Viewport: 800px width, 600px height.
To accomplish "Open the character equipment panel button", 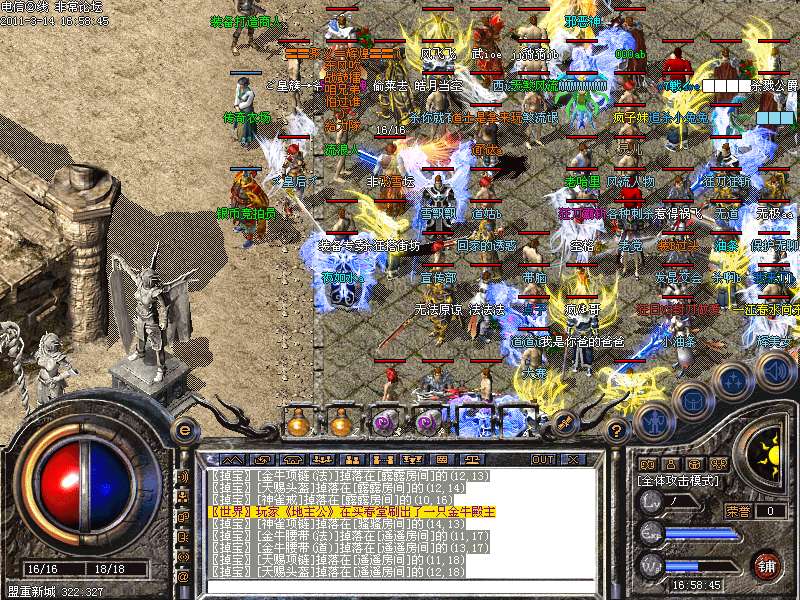I will pos(654,420).
